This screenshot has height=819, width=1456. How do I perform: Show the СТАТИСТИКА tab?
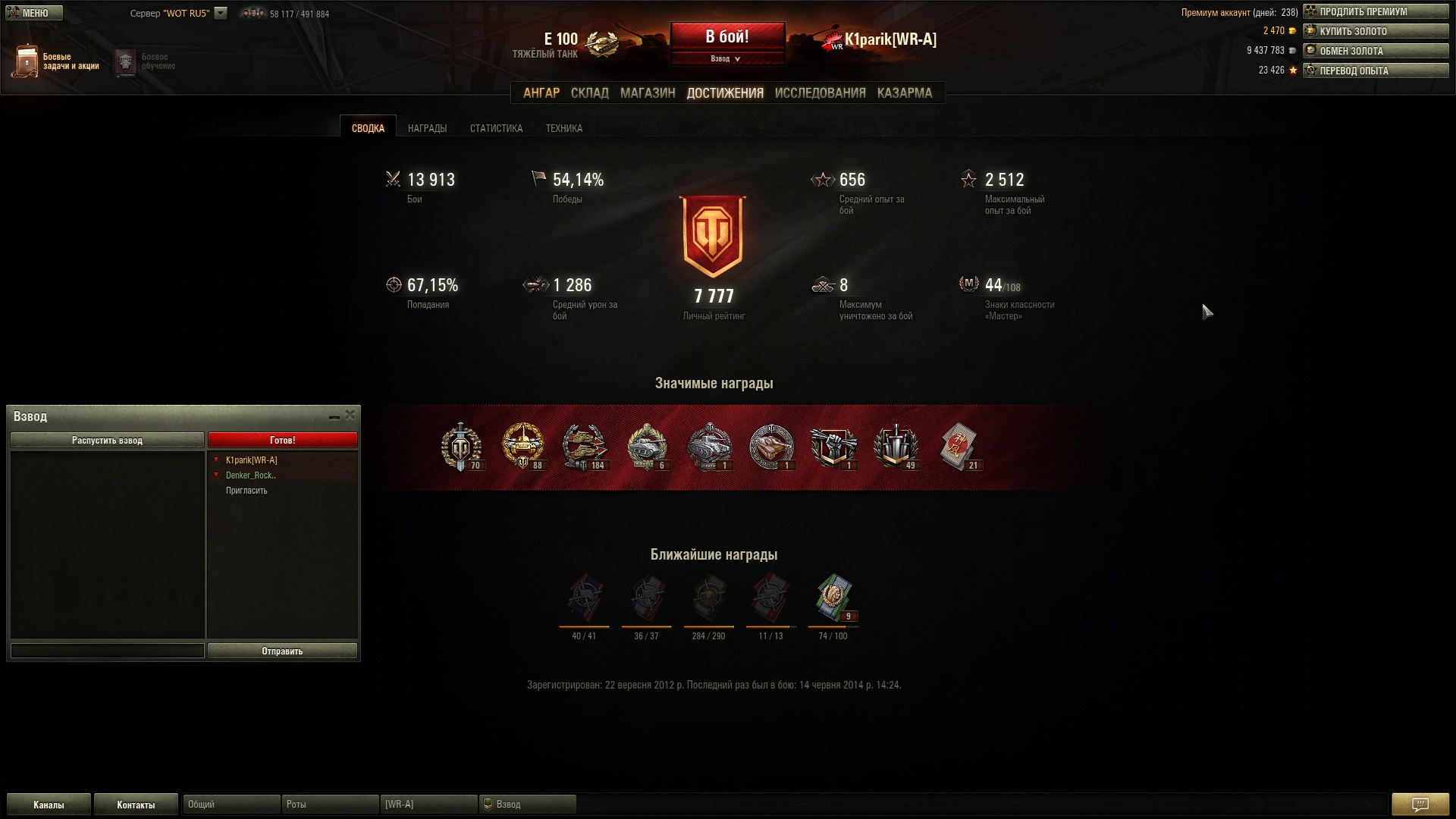496,128
